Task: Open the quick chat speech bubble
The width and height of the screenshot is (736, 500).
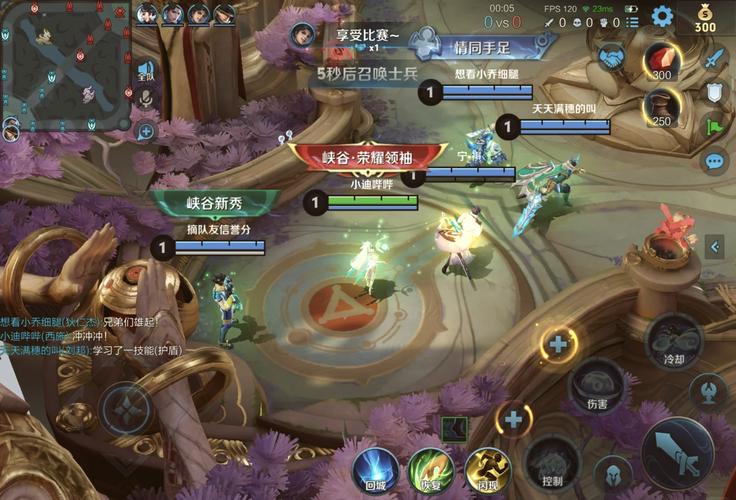Action: pos(714,160)
